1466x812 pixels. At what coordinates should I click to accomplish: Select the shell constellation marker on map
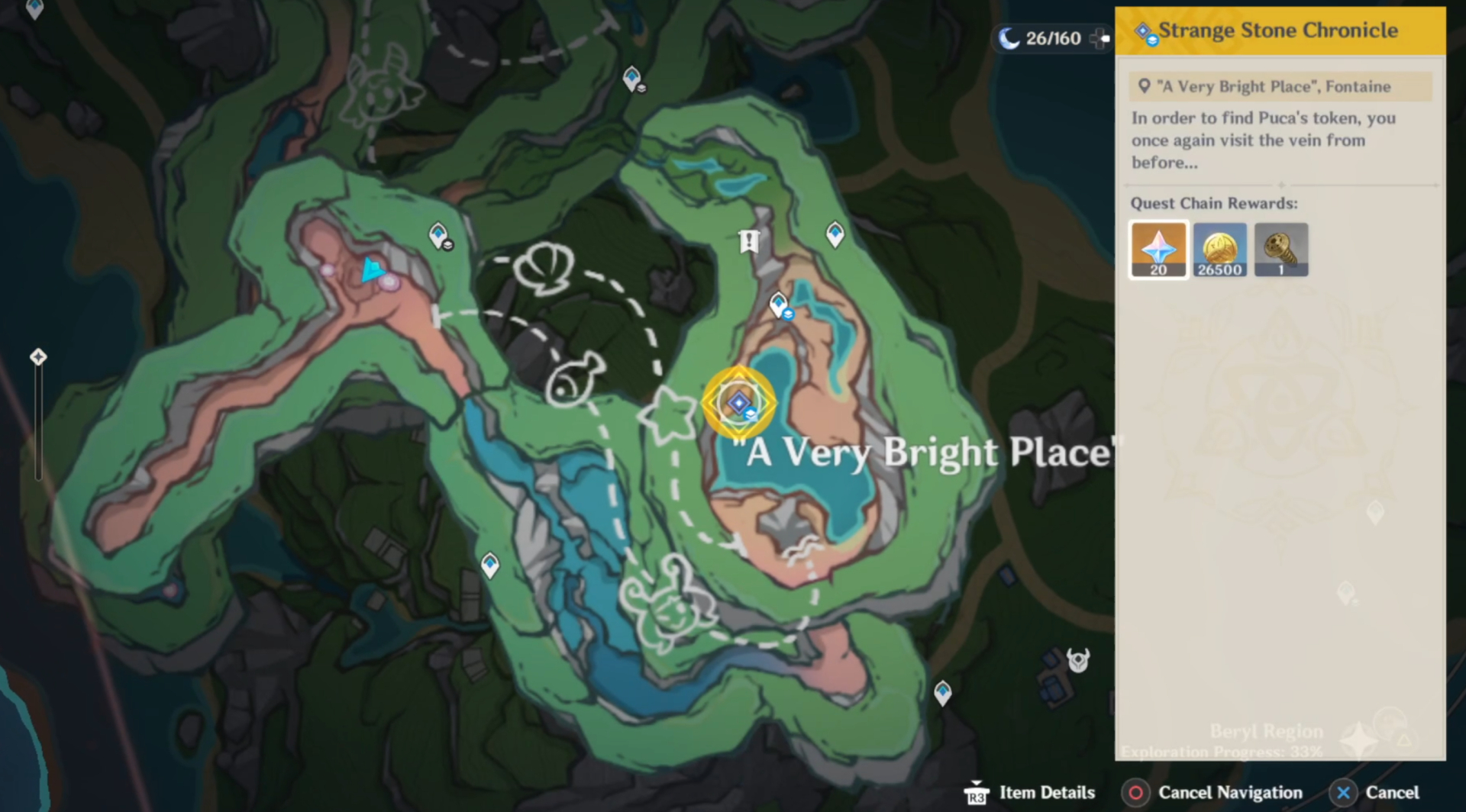[x=544, y=269]
